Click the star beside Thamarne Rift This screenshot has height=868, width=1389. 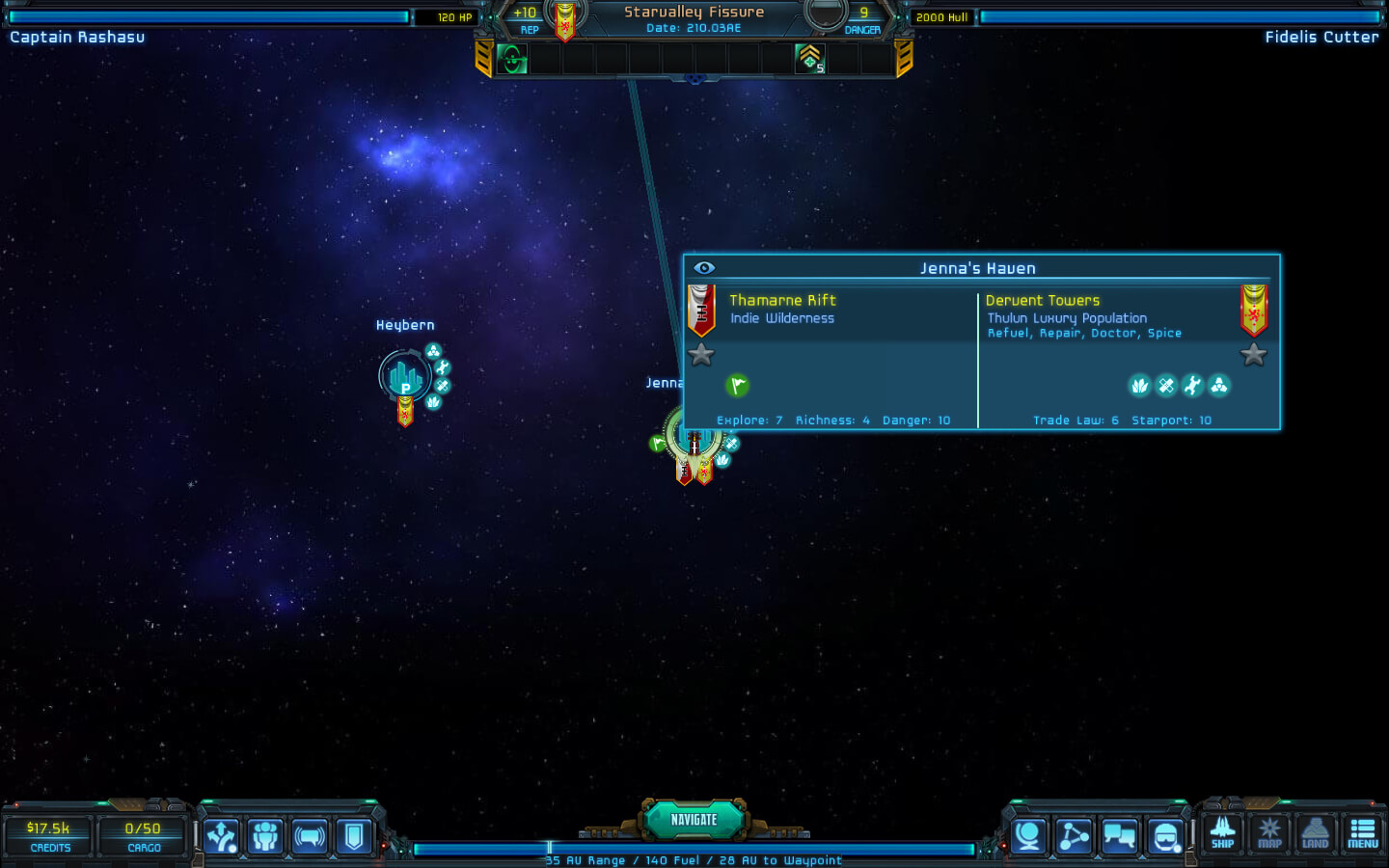(x=701, y=355)
